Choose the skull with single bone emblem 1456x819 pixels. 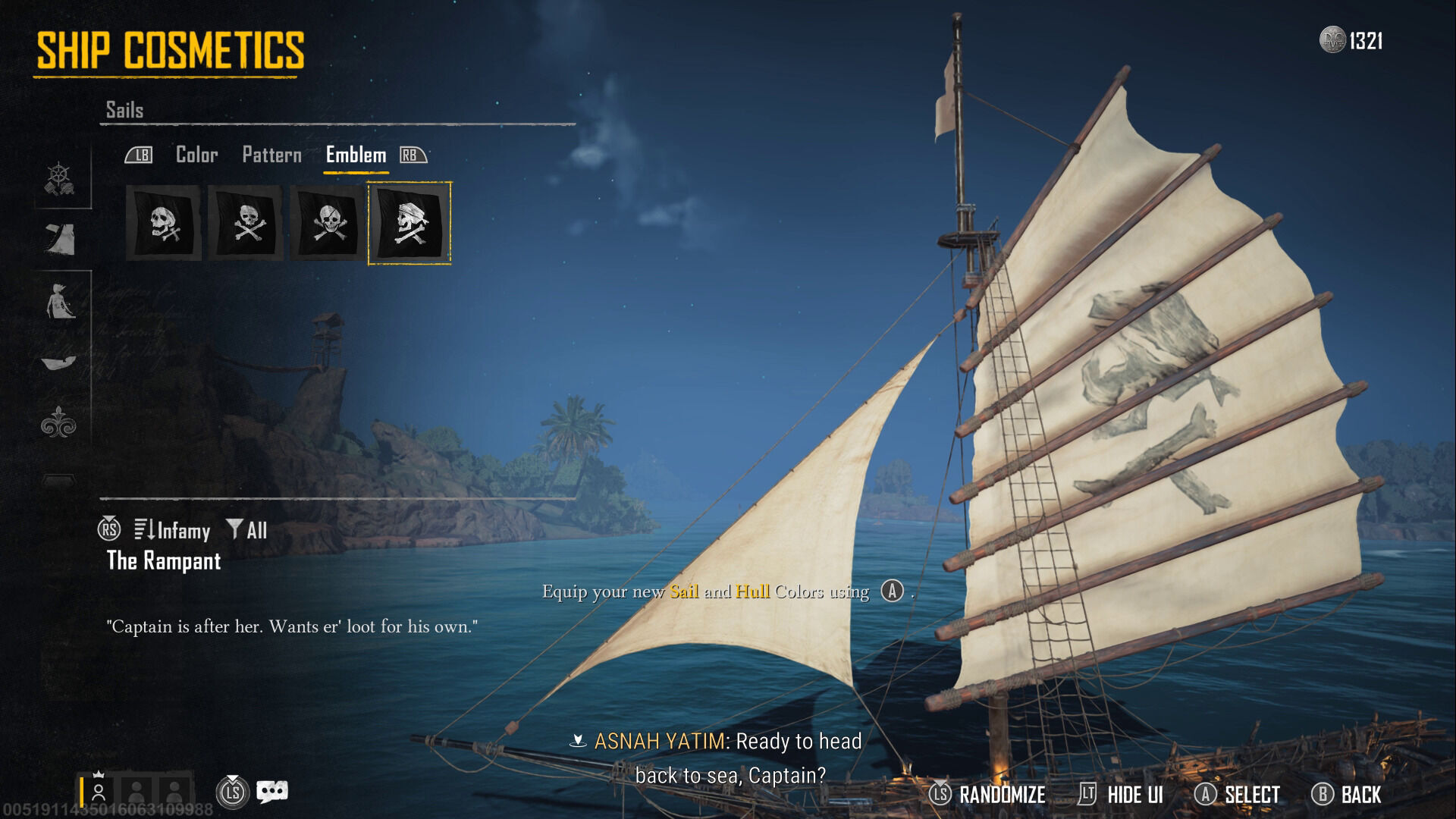[x=164, y=223]
